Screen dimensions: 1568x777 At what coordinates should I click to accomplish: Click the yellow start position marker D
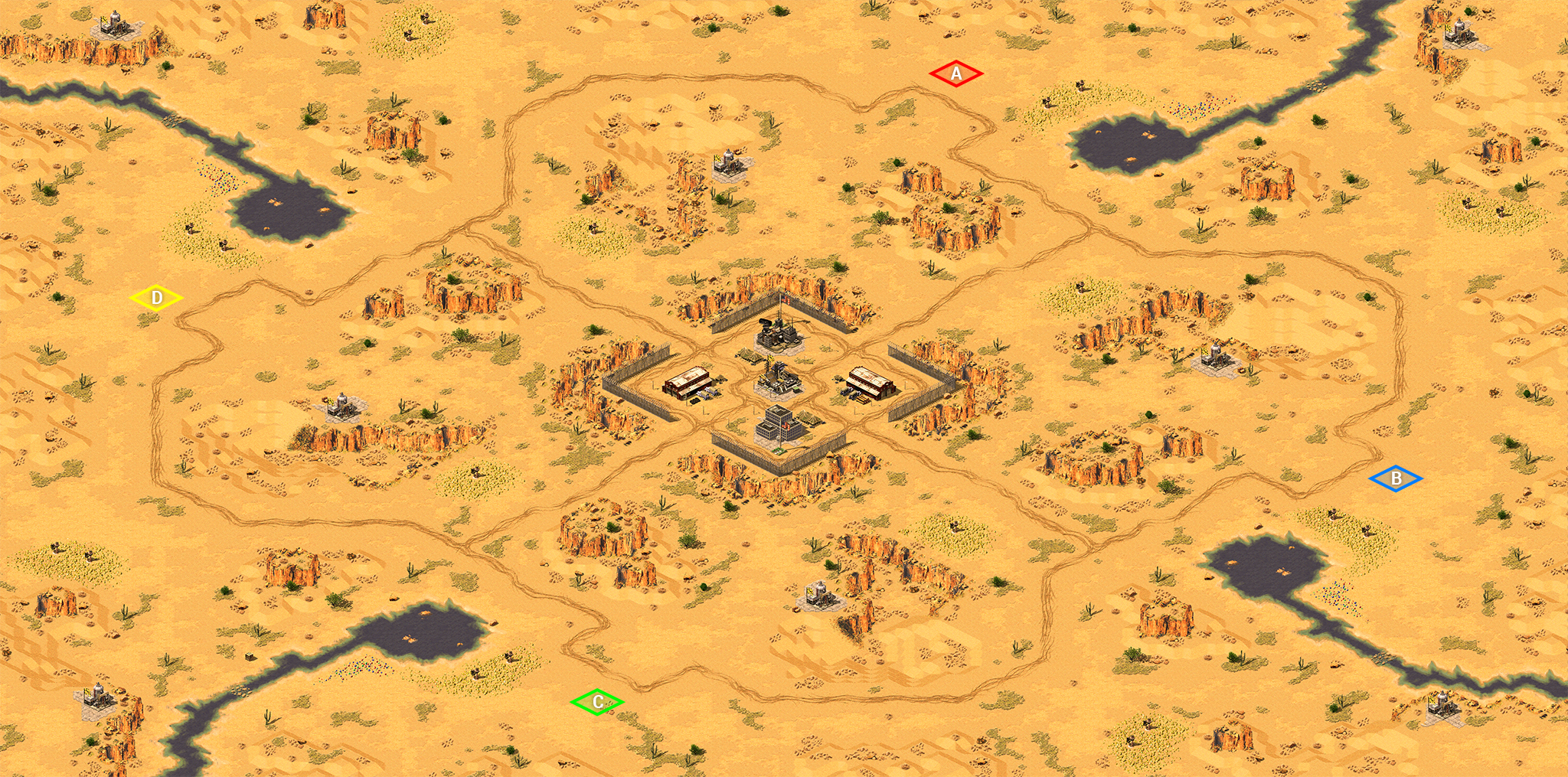coord(156,297)
